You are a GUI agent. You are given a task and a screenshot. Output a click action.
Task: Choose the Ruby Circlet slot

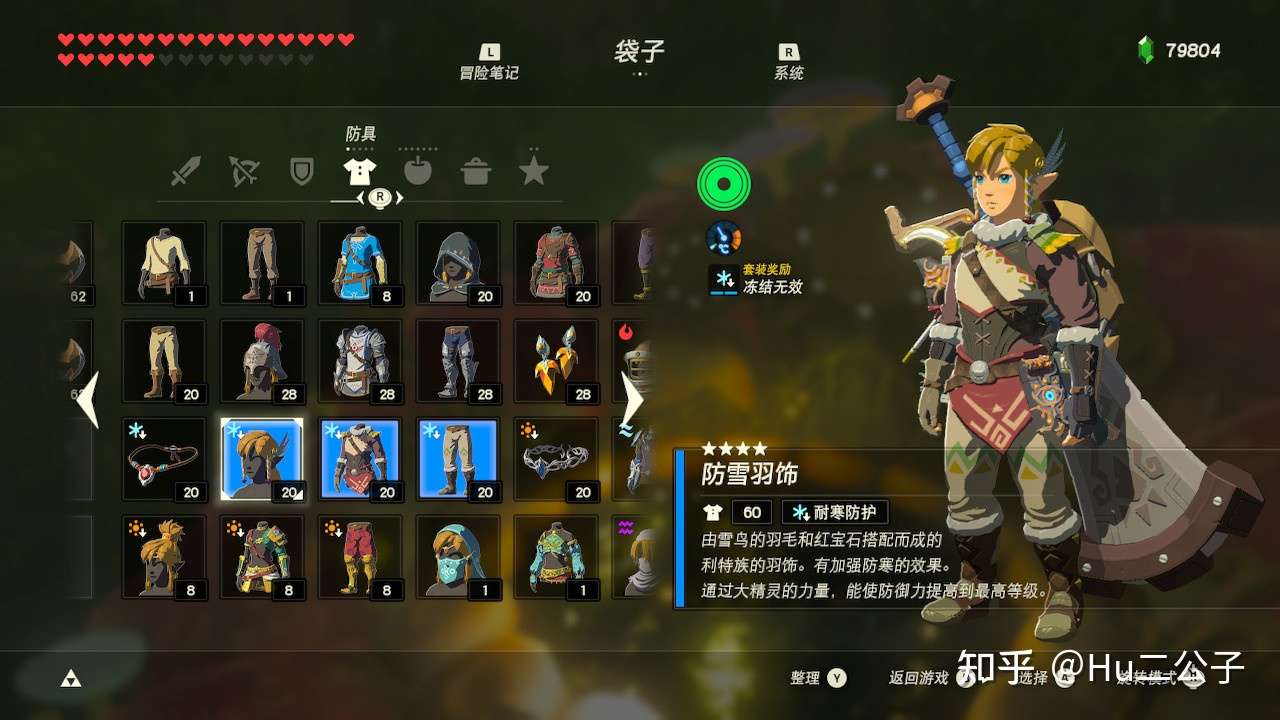[x=164, y=459]
